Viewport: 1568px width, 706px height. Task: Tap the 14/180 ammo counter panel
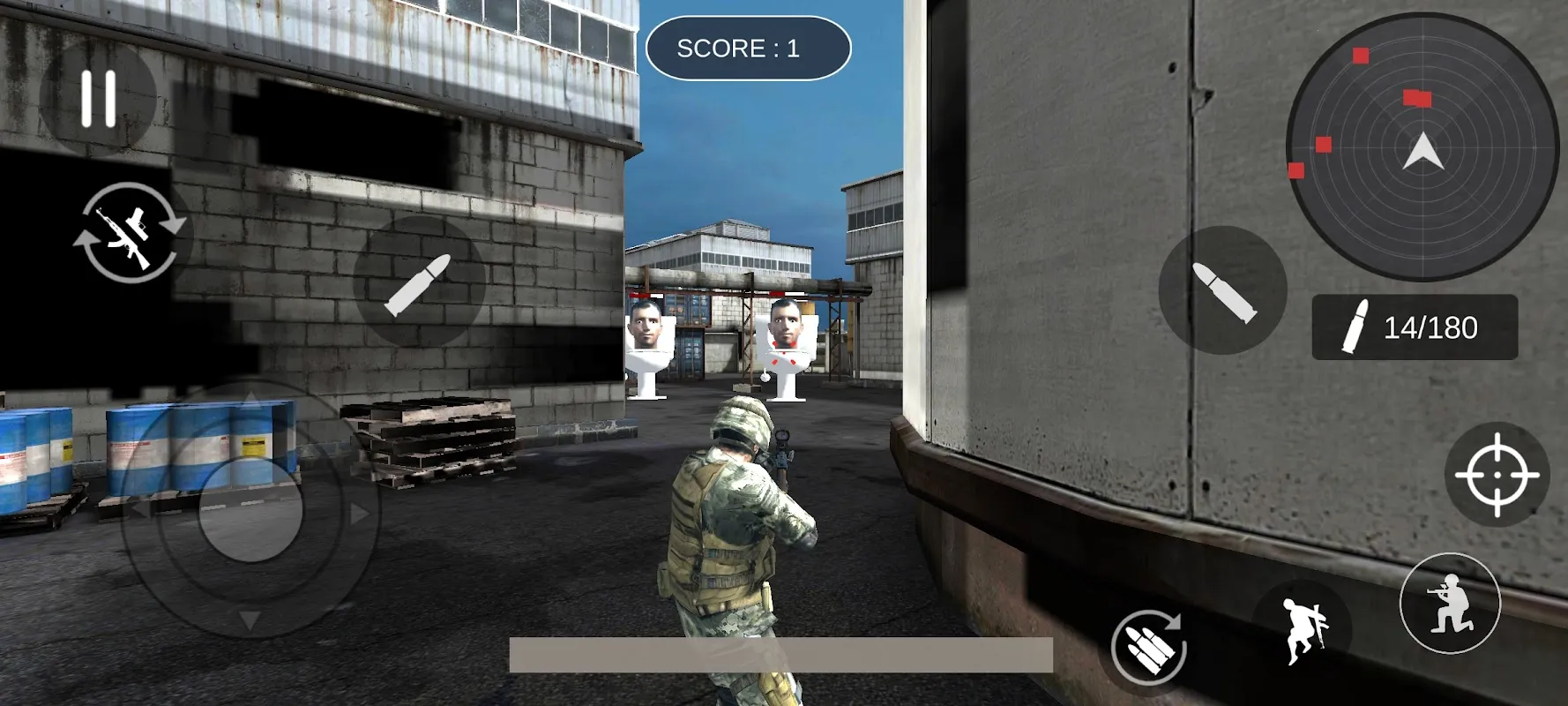1414,327
